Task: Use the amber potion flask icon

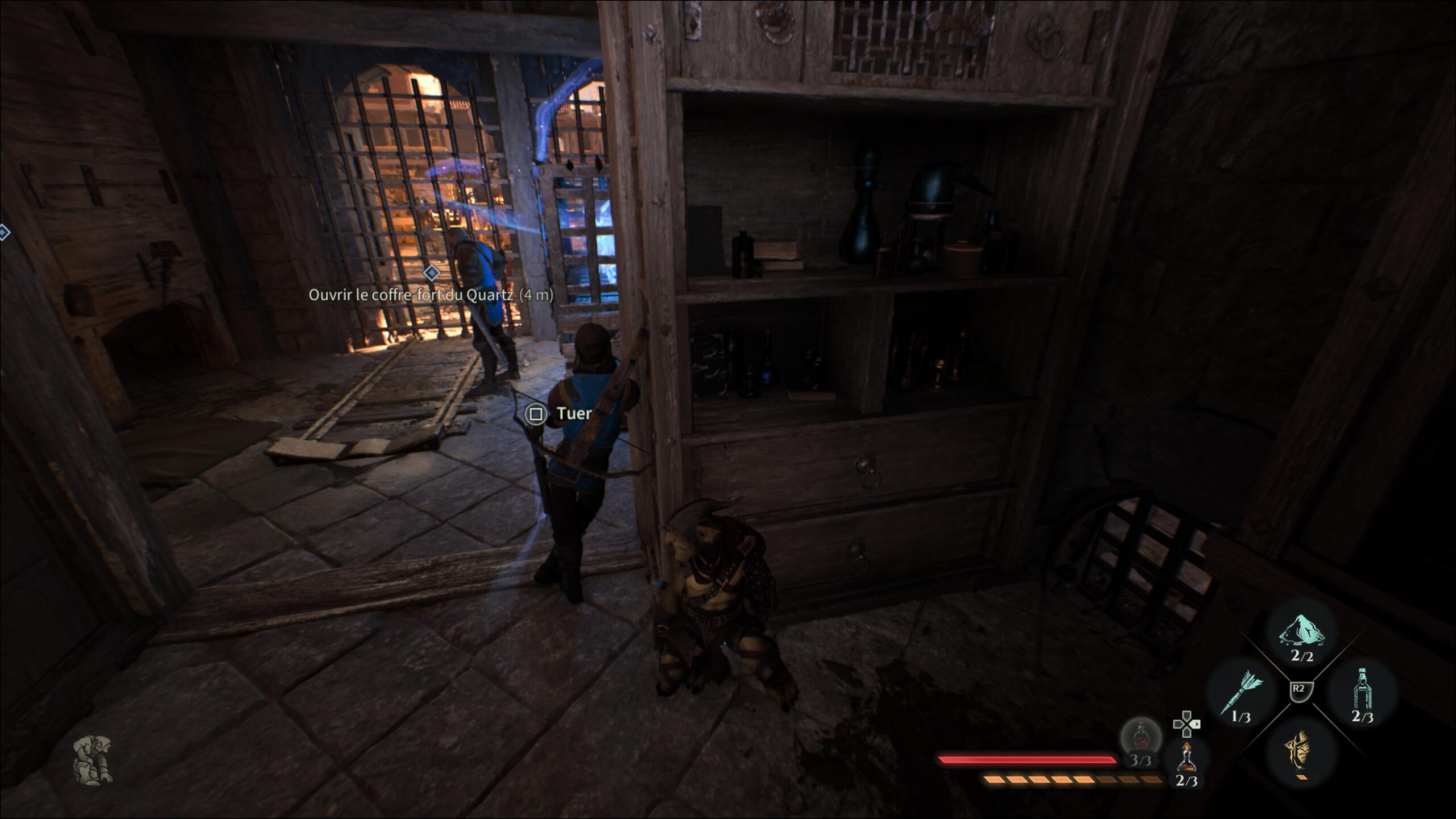Action: (x=1186, y=759)
